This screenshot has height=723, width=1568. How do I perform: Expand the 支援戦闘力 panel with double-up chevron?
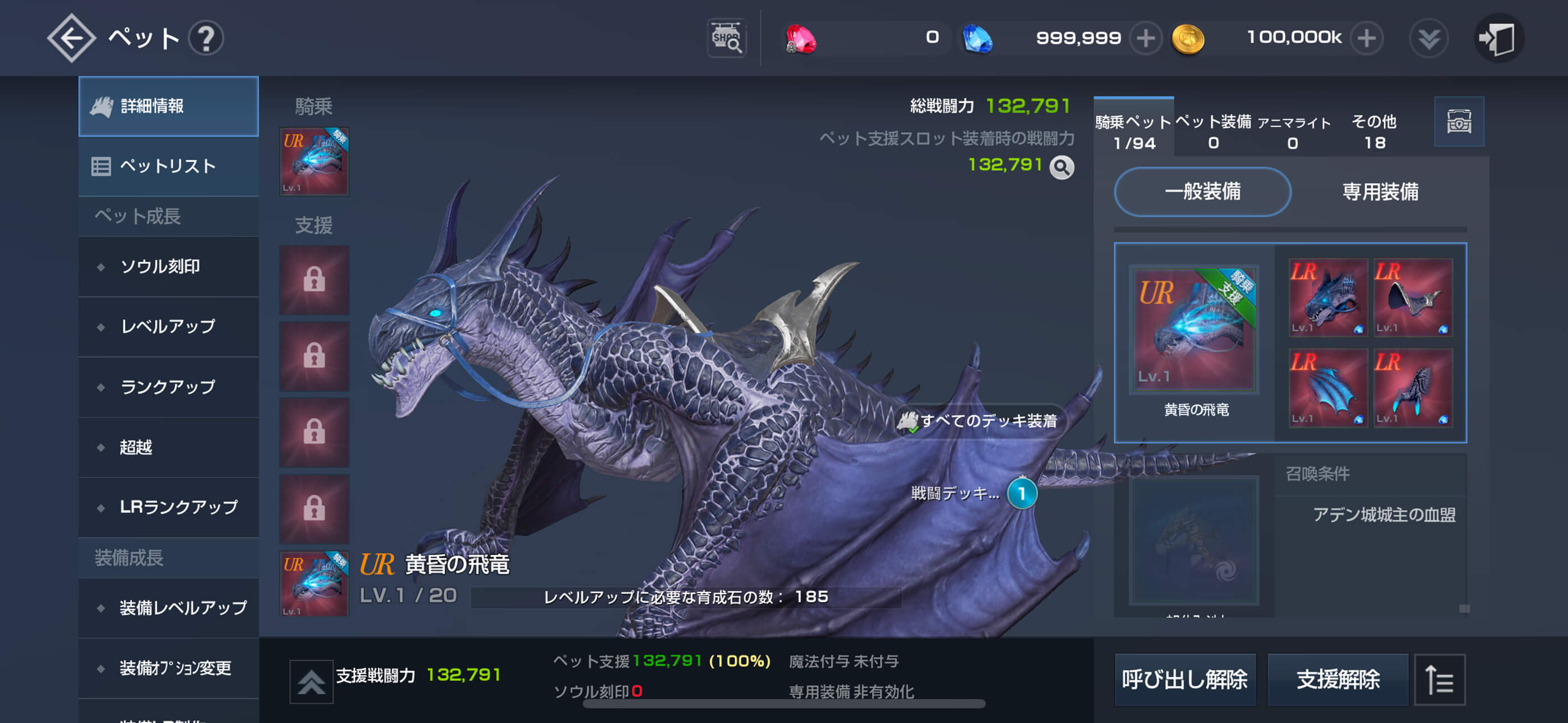pyautogui.click(x=311, y=679)
